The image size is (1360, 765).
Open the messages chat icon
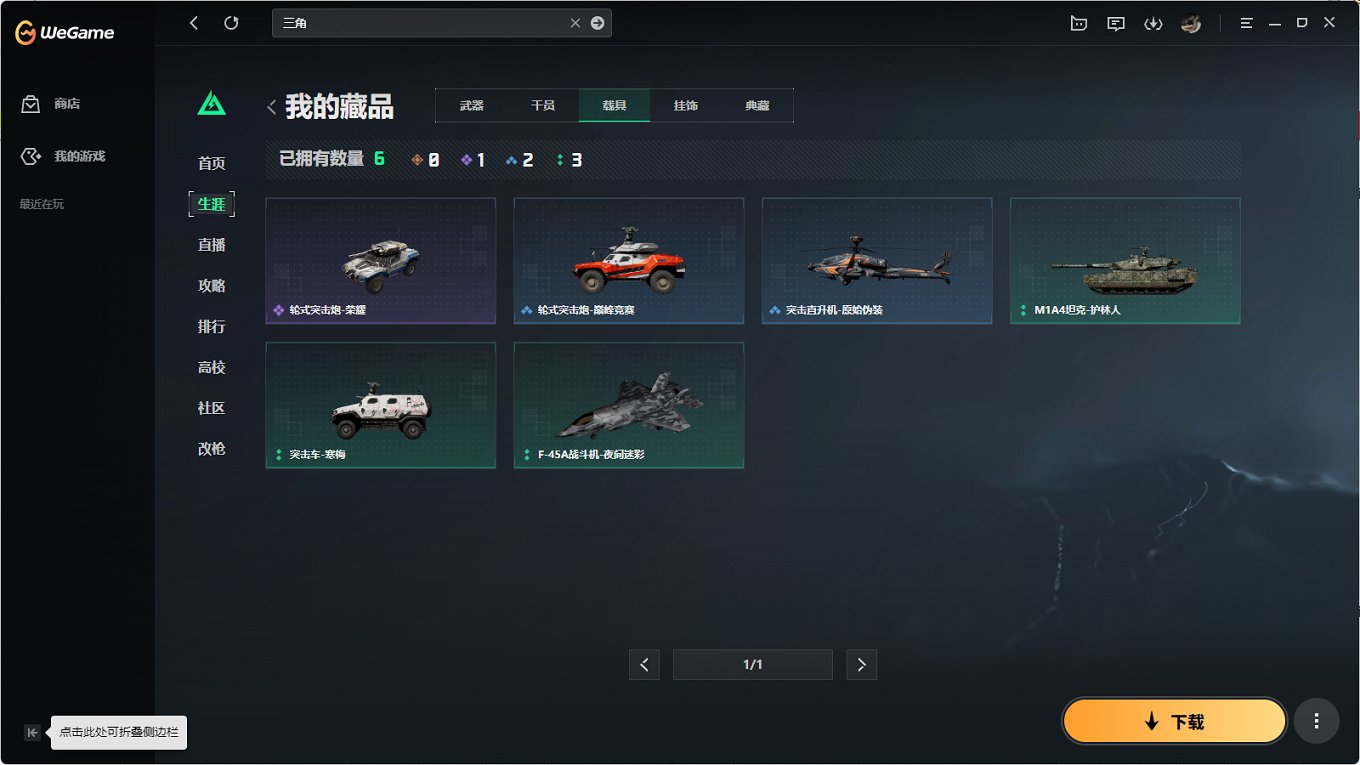[1115, 22]
